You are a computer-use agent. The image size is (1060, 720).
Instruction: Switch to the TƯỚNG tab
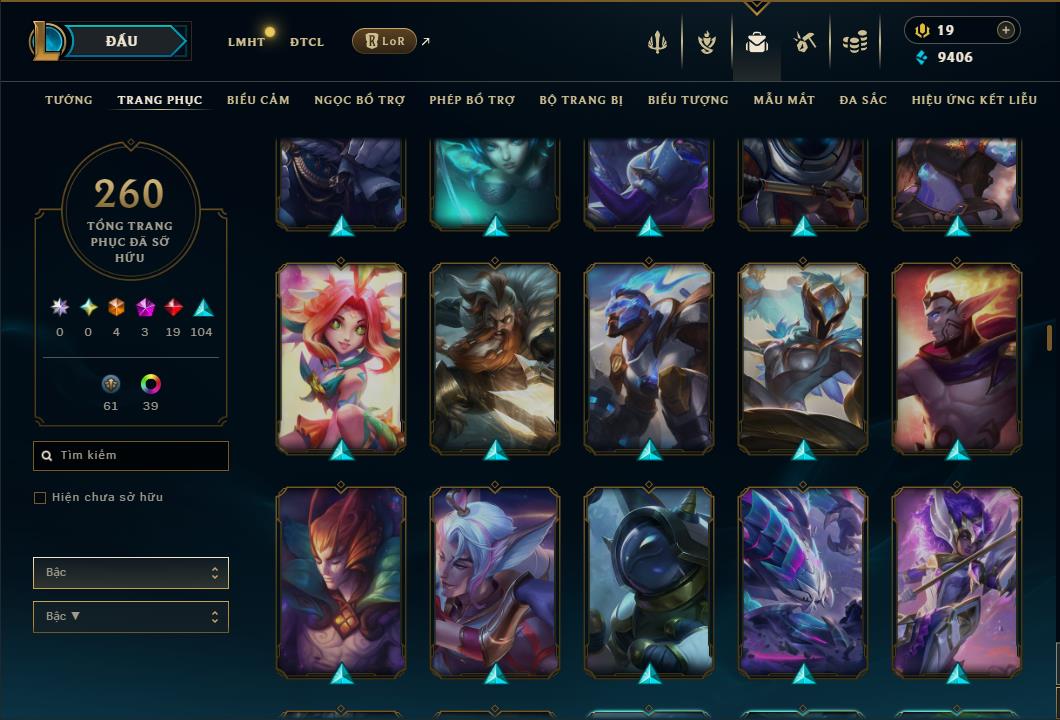[69, 100]
